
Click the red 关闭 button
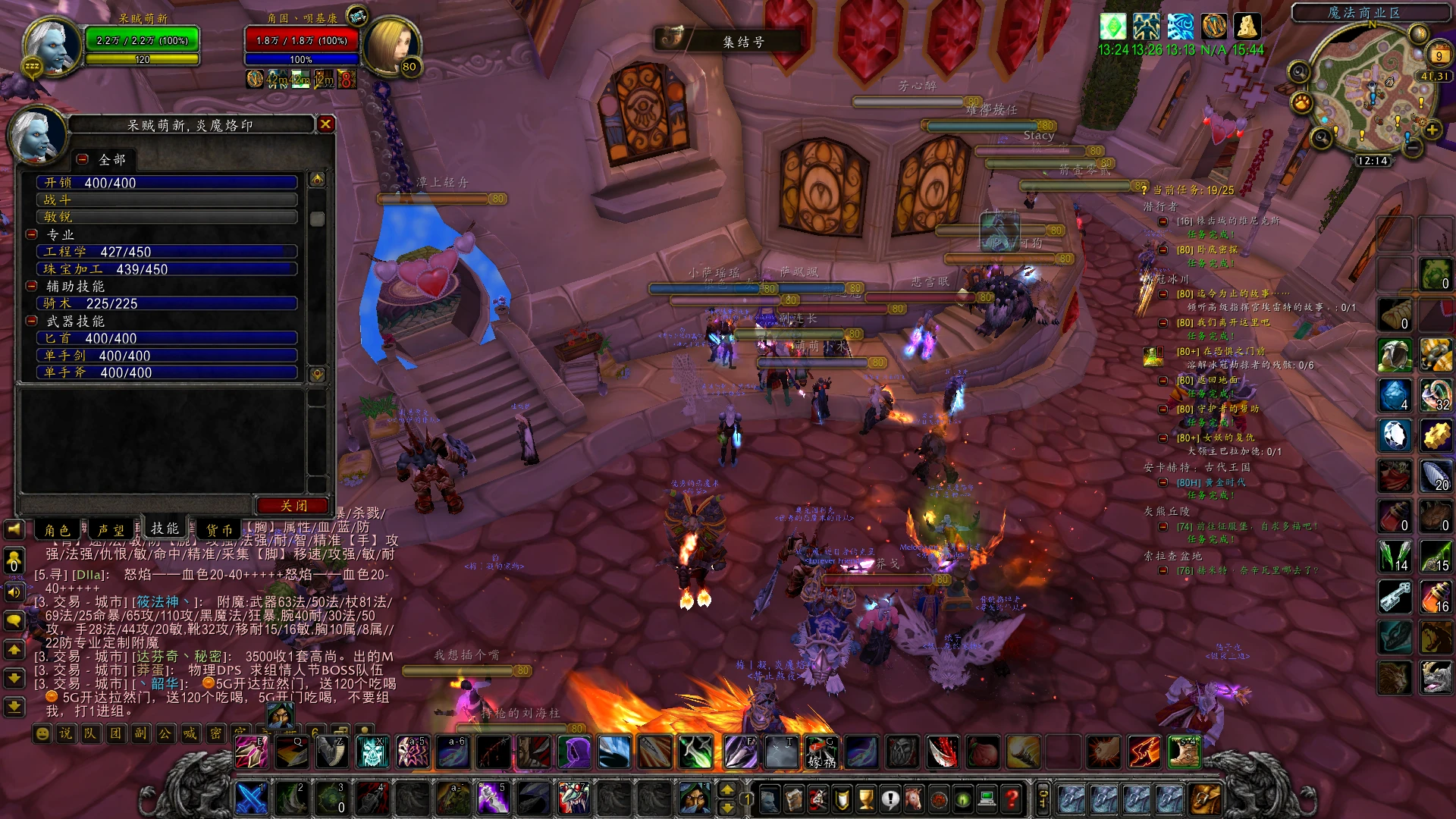pos(293,506)
